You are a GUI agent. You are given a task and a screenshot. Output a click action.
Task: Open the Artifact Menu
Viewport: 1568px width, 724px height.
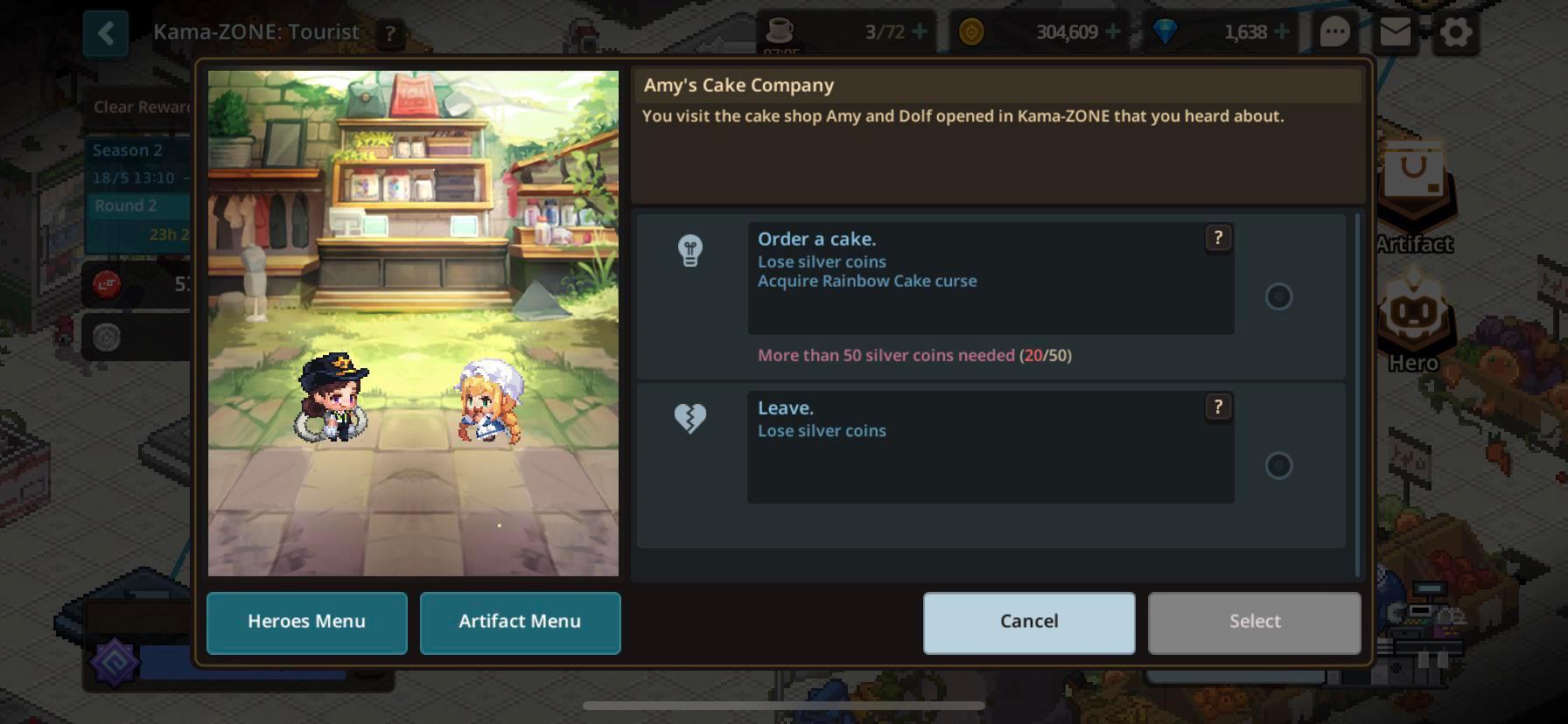tap(520, 622)
